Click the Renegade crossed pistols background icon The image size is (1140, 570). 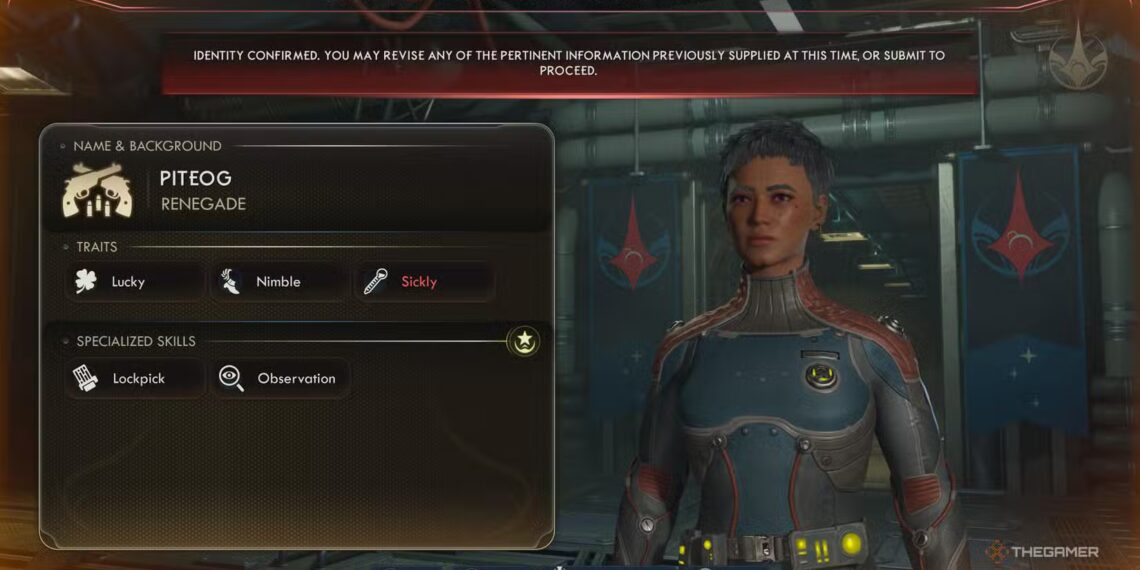(98, 191)
